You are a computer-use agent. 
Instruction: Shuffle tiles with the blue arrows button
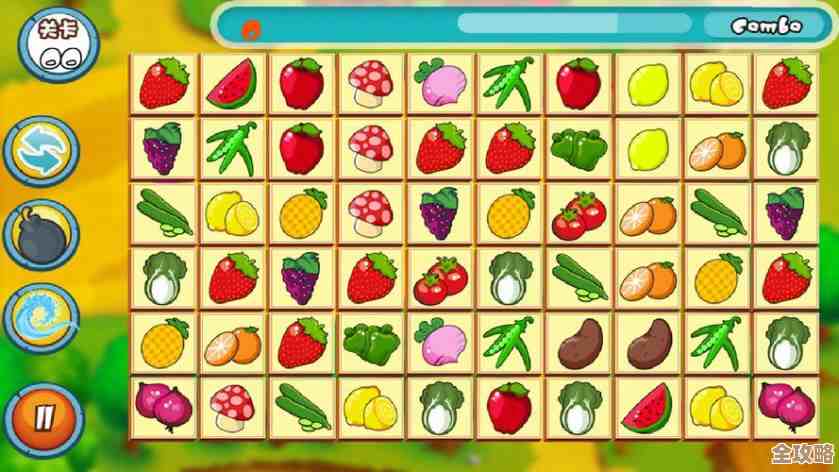pos(41,150)
